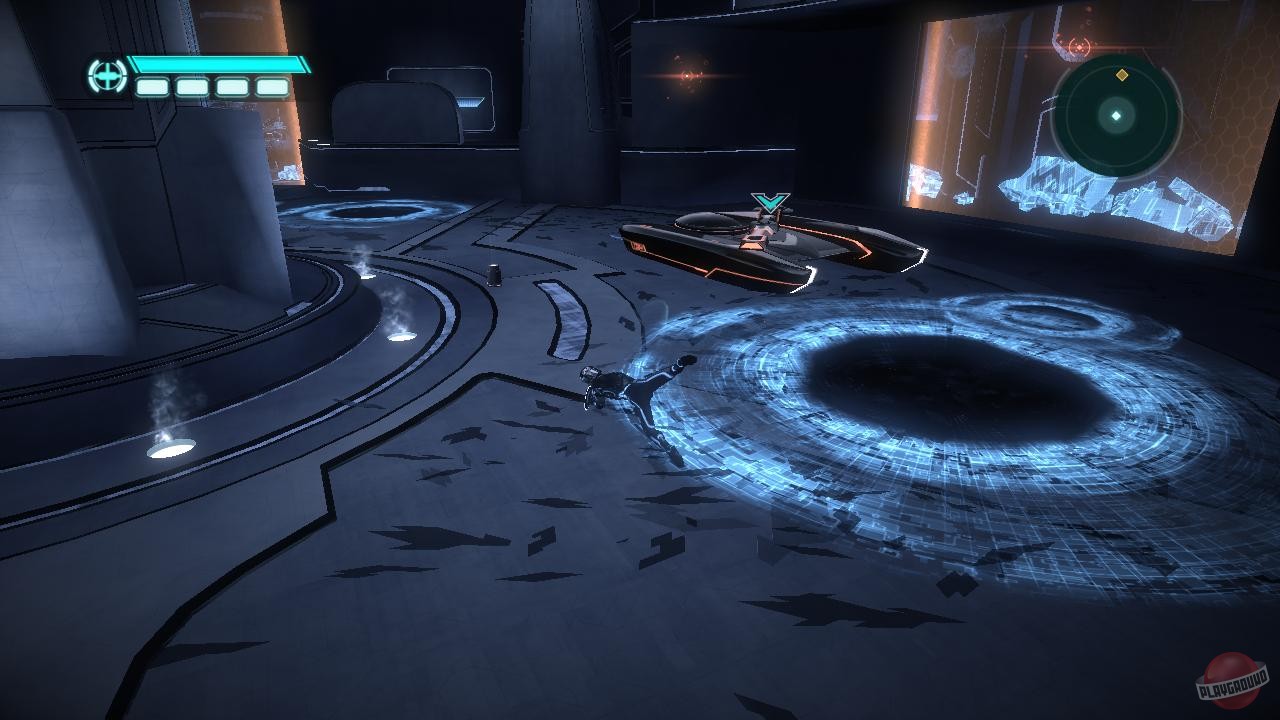Click the green chevron marker above the tank
This screenshot has height=720, width=1280.
(766, 201)
